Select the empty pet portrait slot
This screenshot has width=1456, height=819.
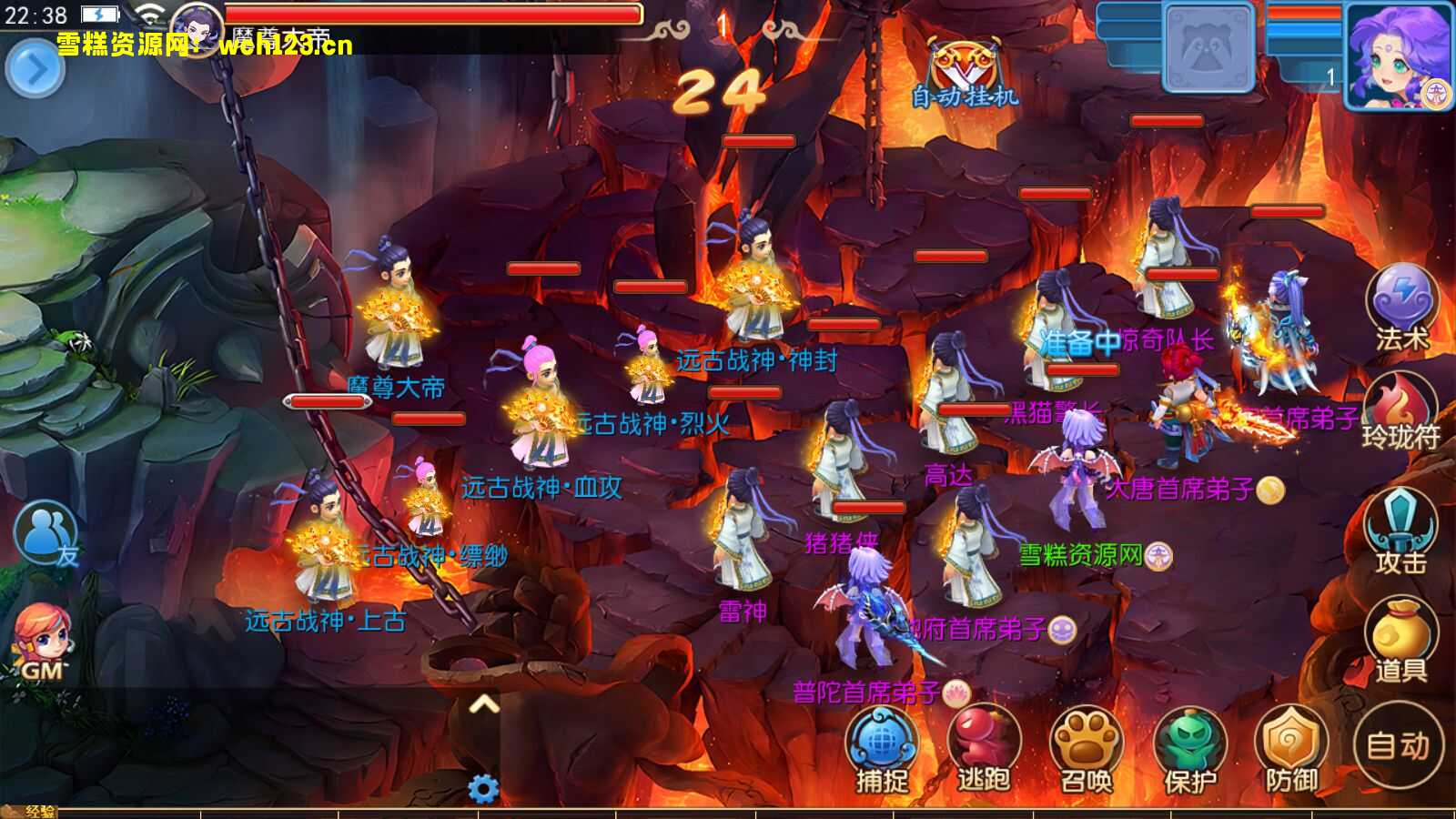[x=1209, y=47]
